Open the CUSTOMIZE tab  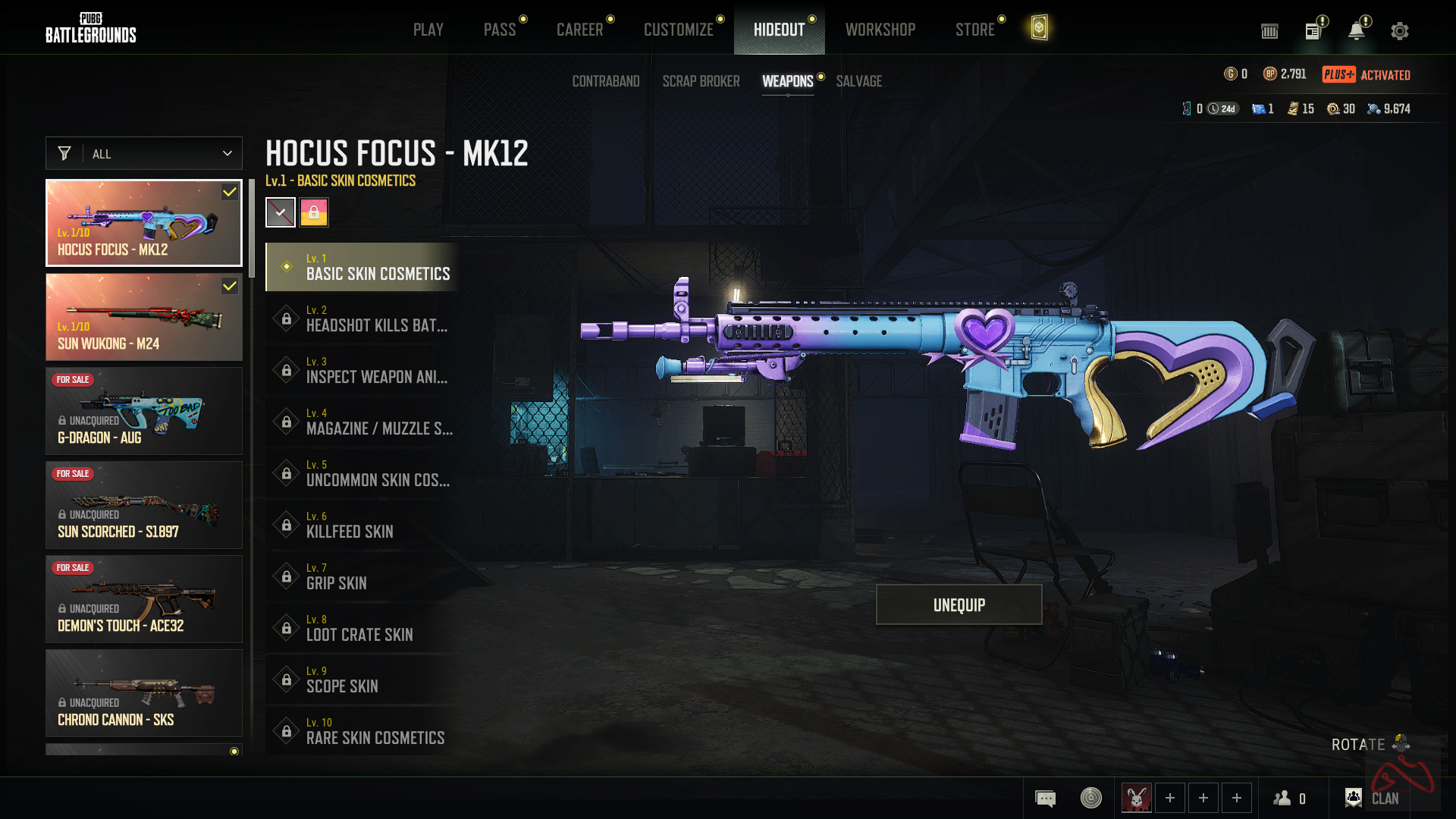pos(679,30)
